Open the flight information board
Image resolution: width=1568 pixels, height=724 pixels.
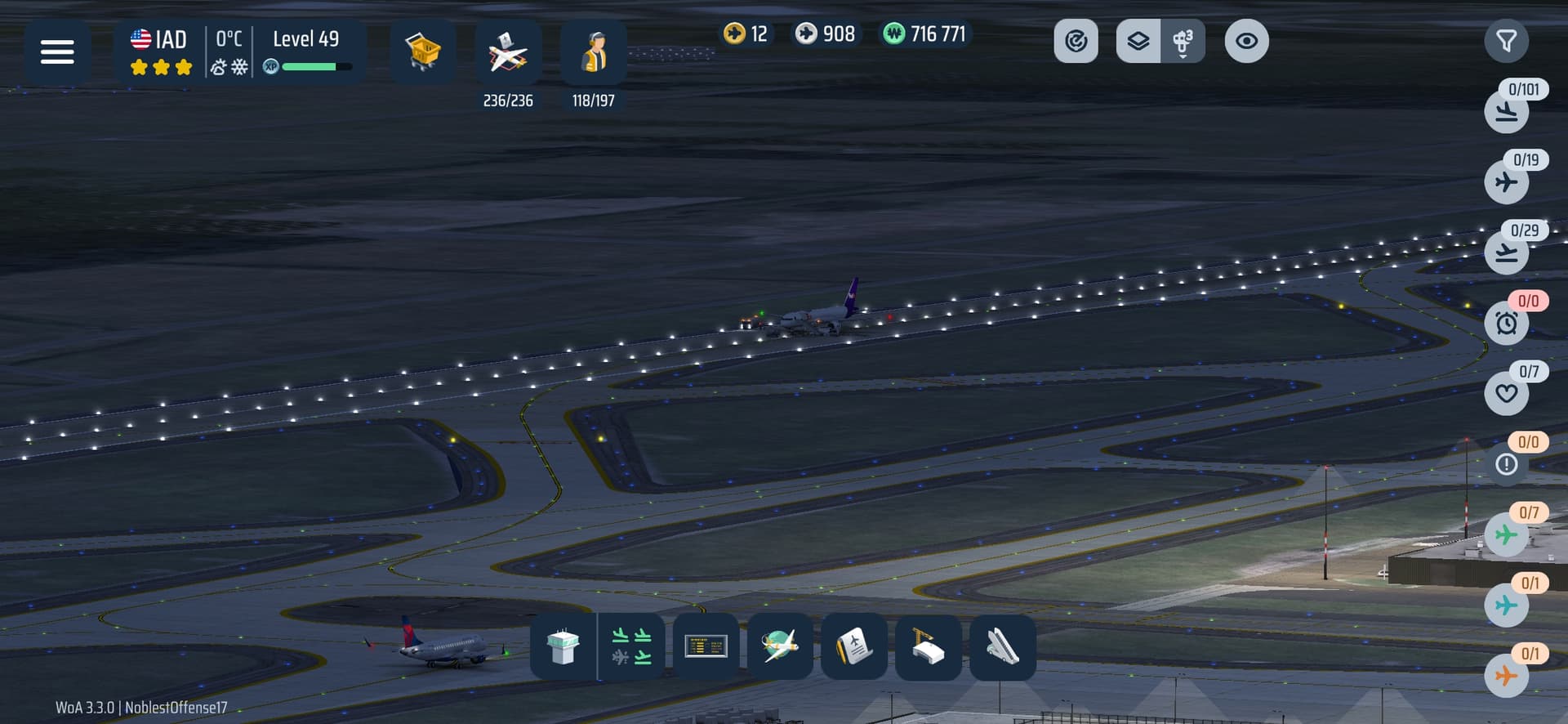click(706, 646)
